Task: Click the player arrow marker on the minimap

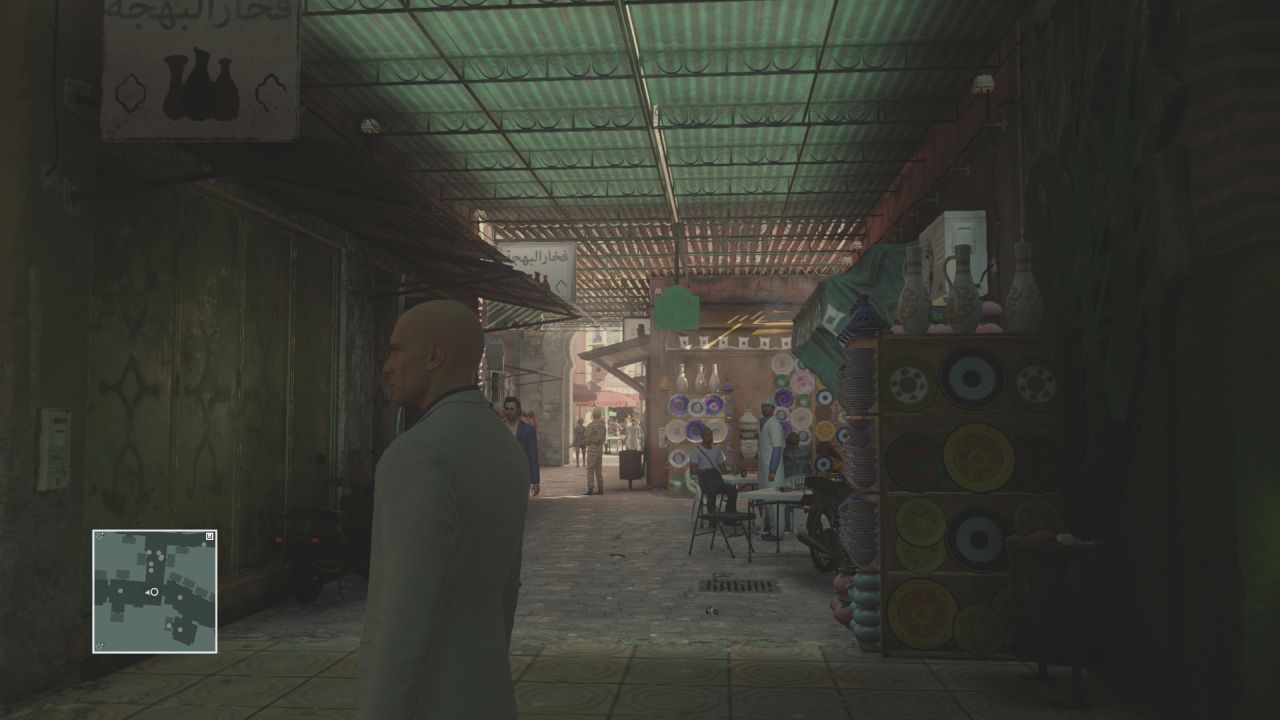Action: pos(148,592)
